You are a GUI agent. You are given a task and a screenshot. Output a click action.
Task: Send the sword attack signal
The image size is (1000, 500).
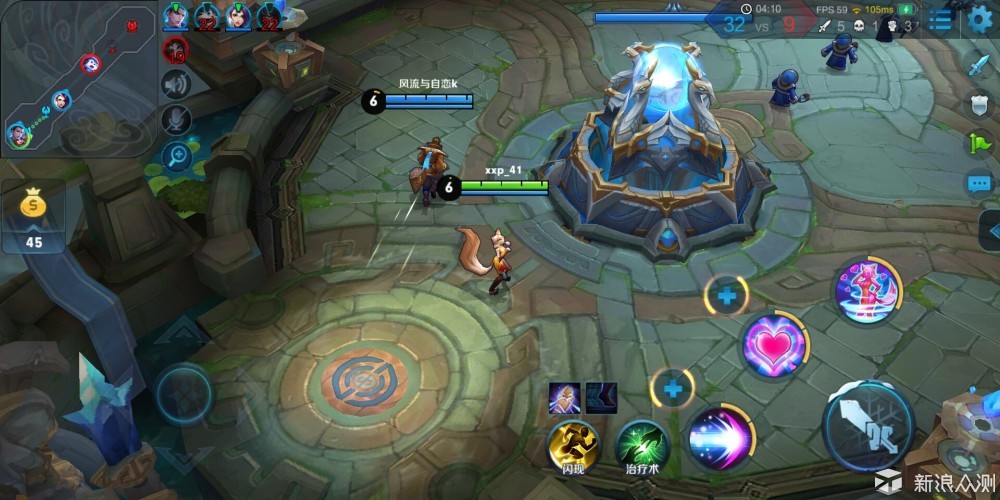[978, 65]
